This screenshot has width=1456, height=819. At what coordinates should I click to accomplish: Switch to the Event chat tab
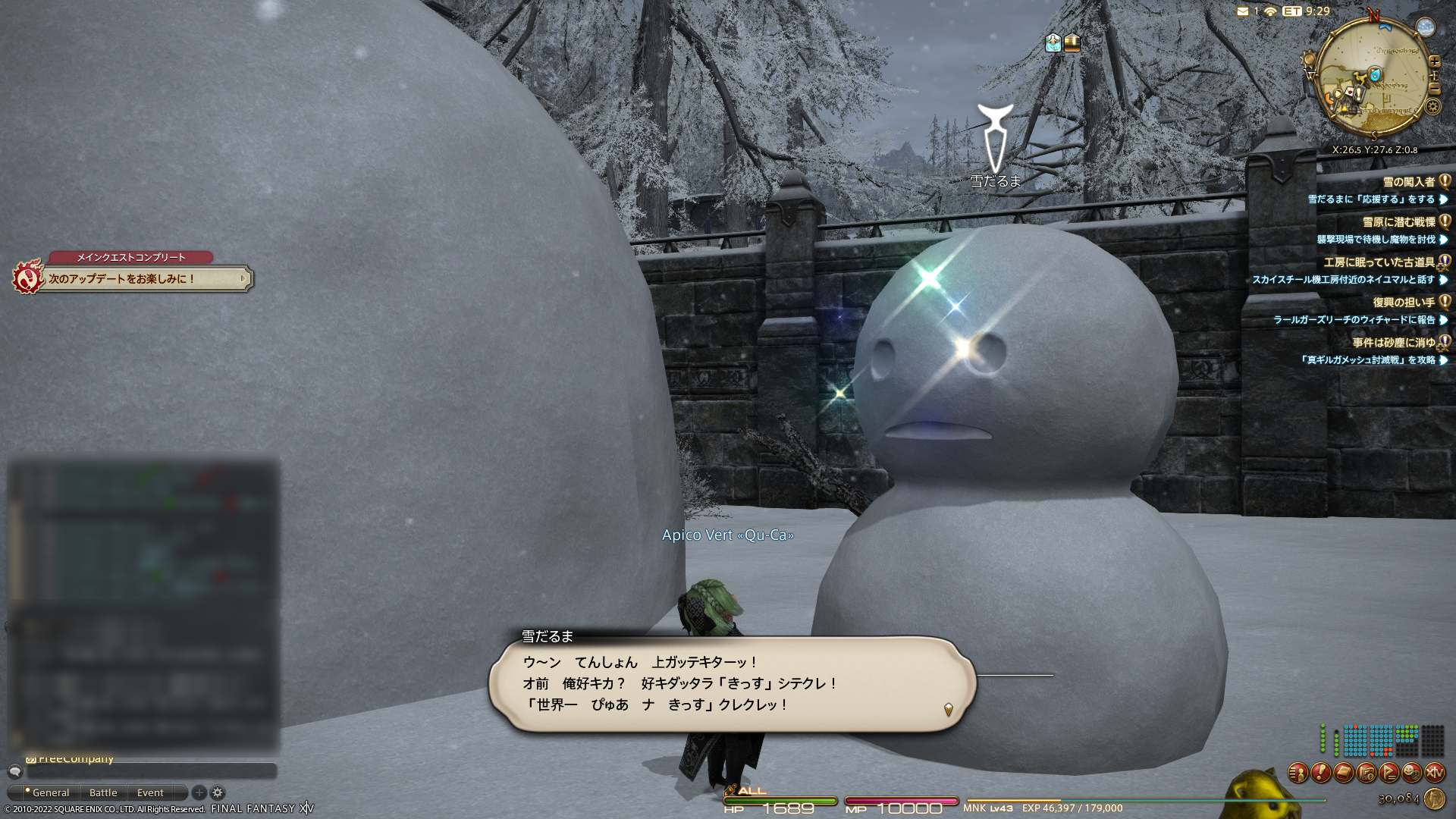pyautogui.click(x=150, y=792)
